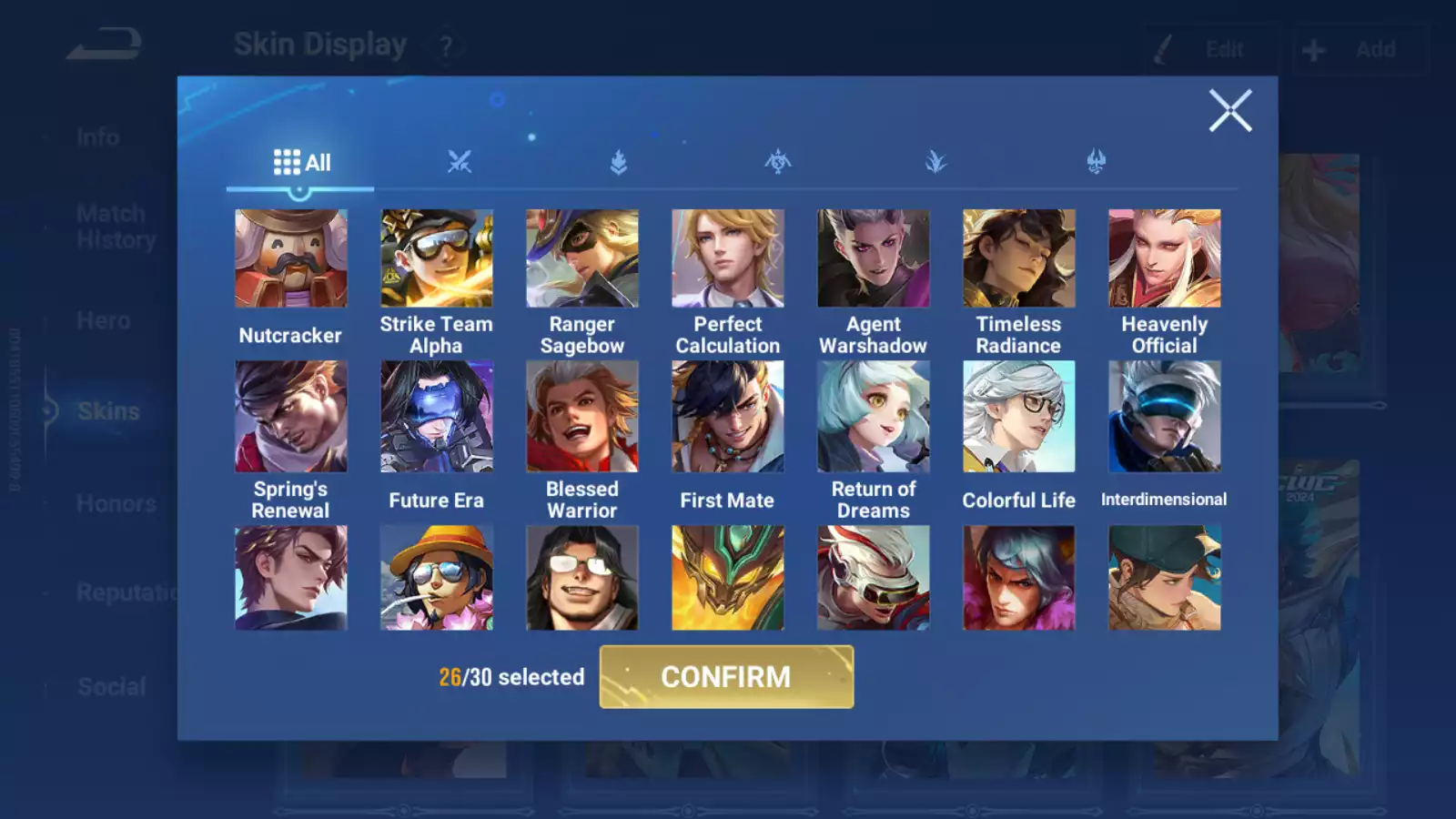Pick the Heavenly Official skin
This screenshot has height=819, width=1456.
coord(1165,258)
